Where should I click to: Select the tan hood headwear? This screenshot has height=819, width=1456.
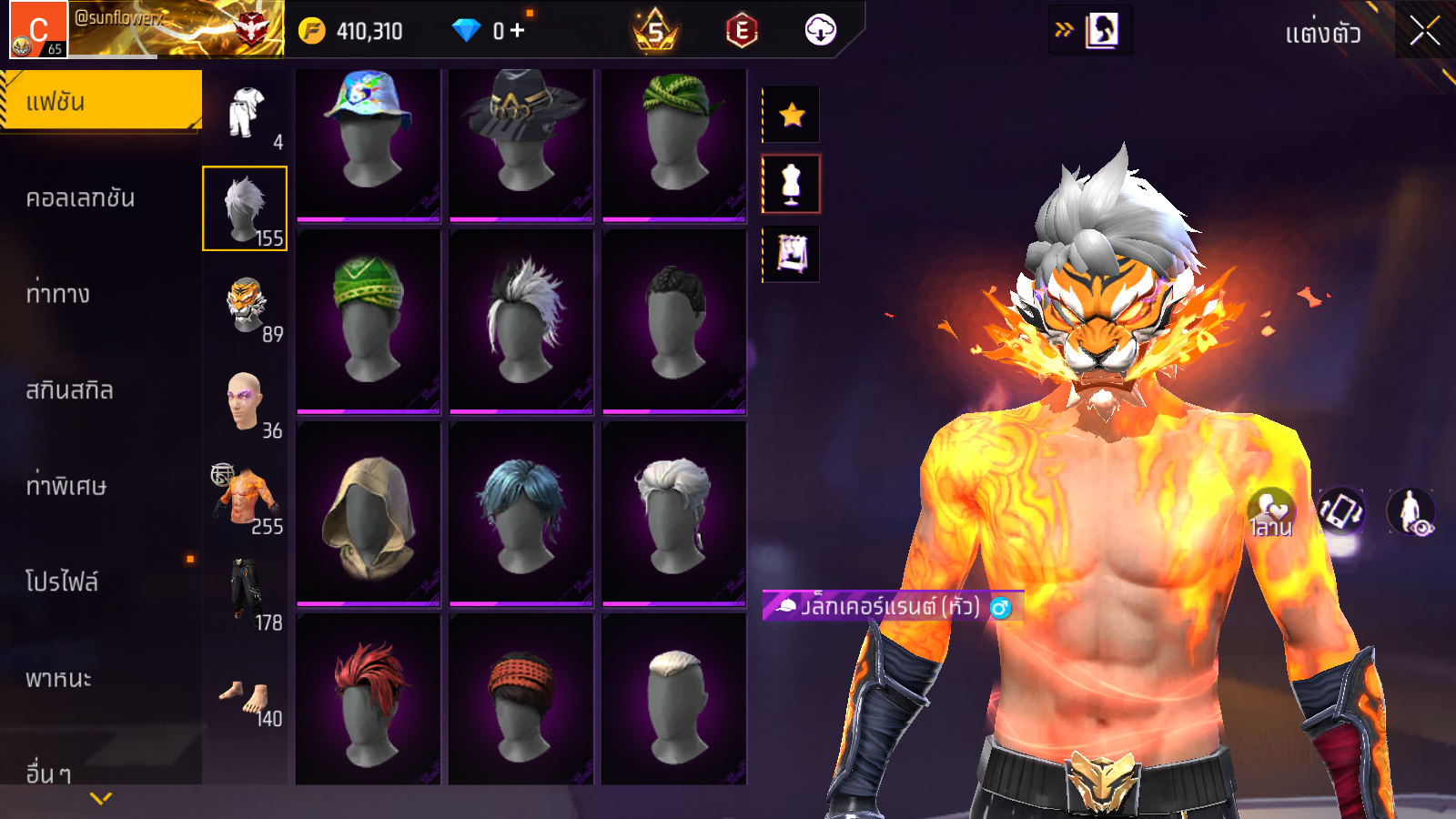tap(369, 514)
